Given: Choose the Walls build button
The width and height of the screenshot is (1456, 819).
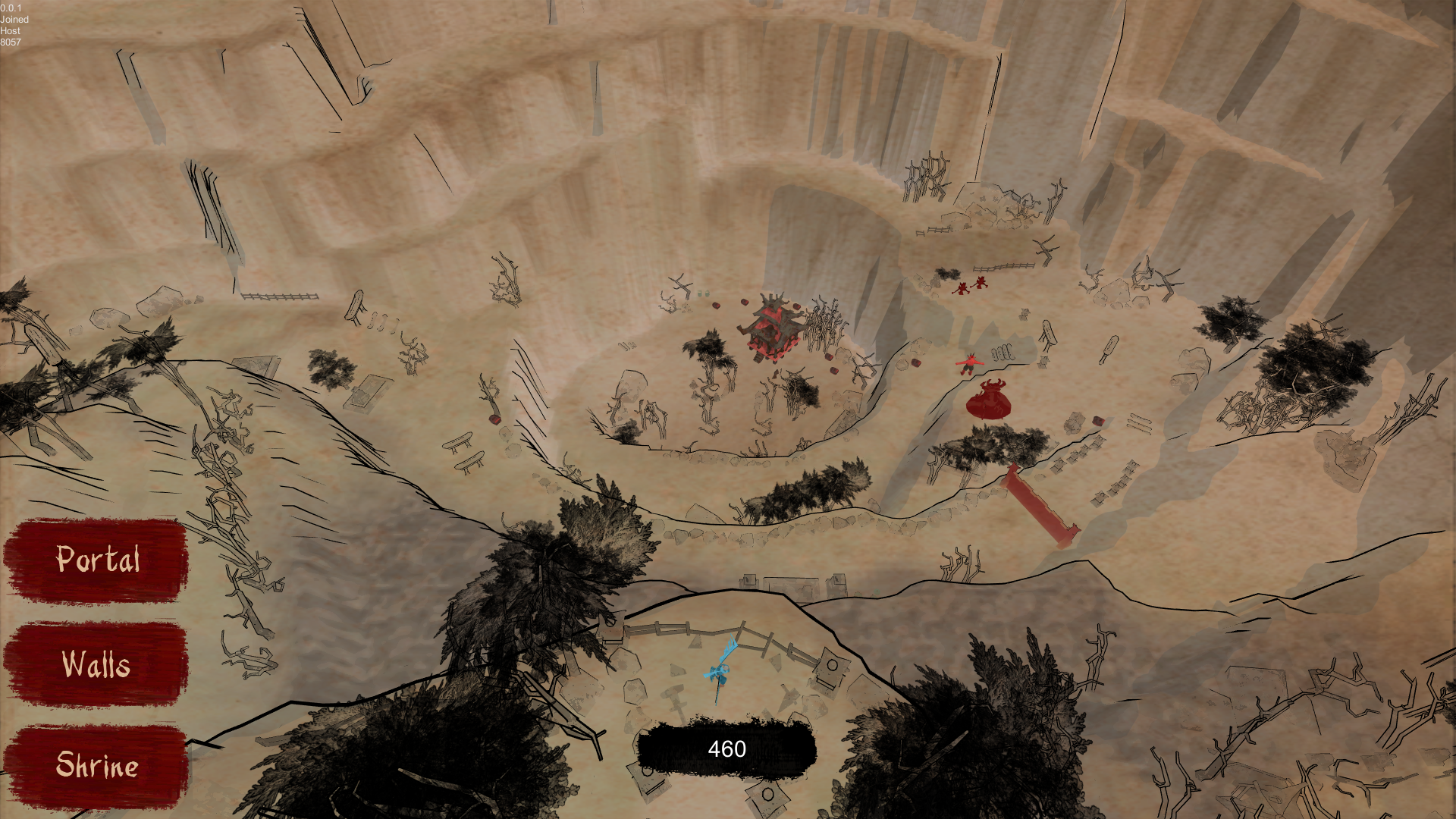Looking at the screenshot, I should [x=96, y=664].
